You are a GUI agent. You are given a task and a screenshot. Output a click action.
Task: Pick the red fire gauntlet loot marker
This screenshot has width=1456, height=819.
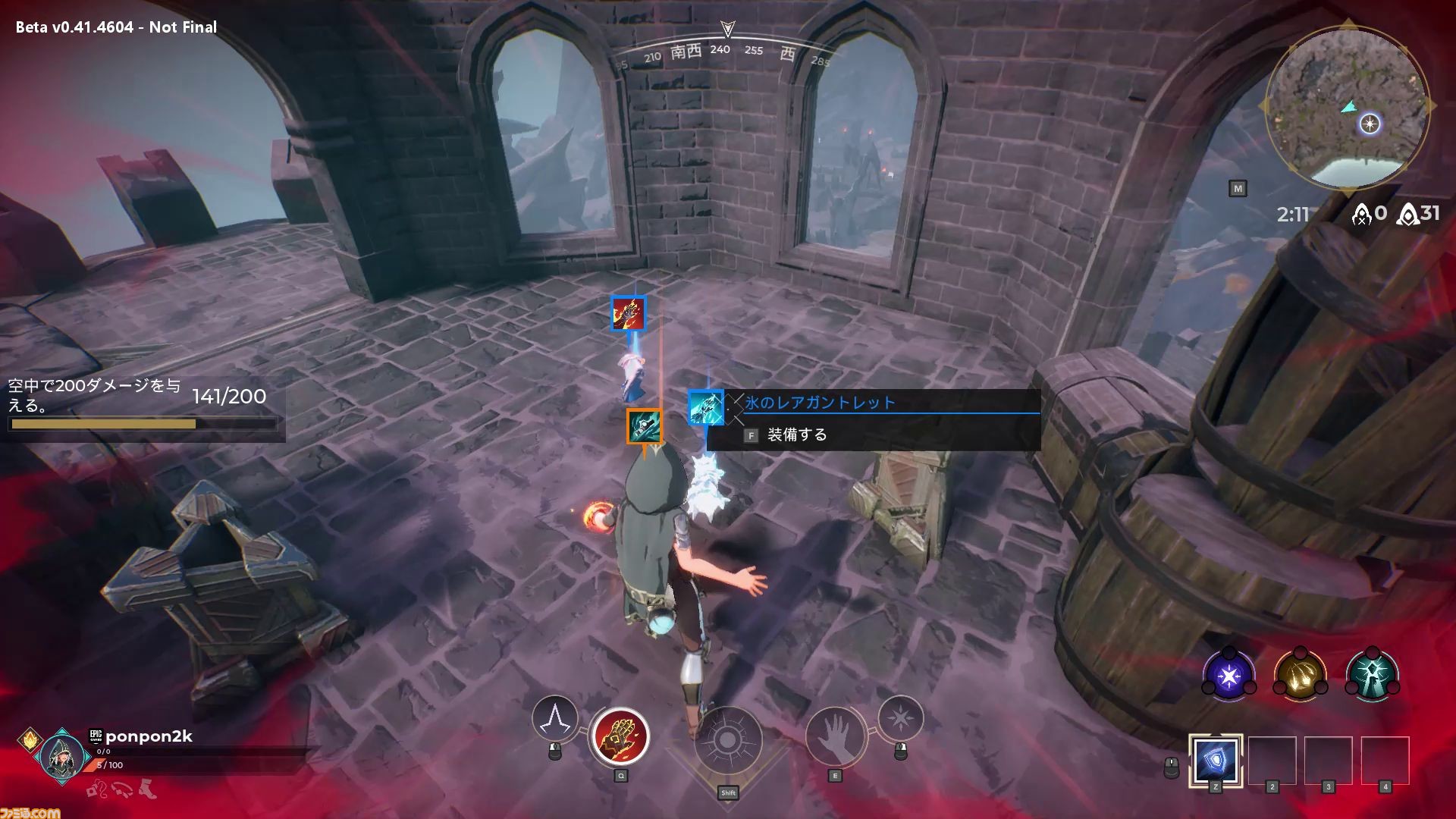click(629, 314)
